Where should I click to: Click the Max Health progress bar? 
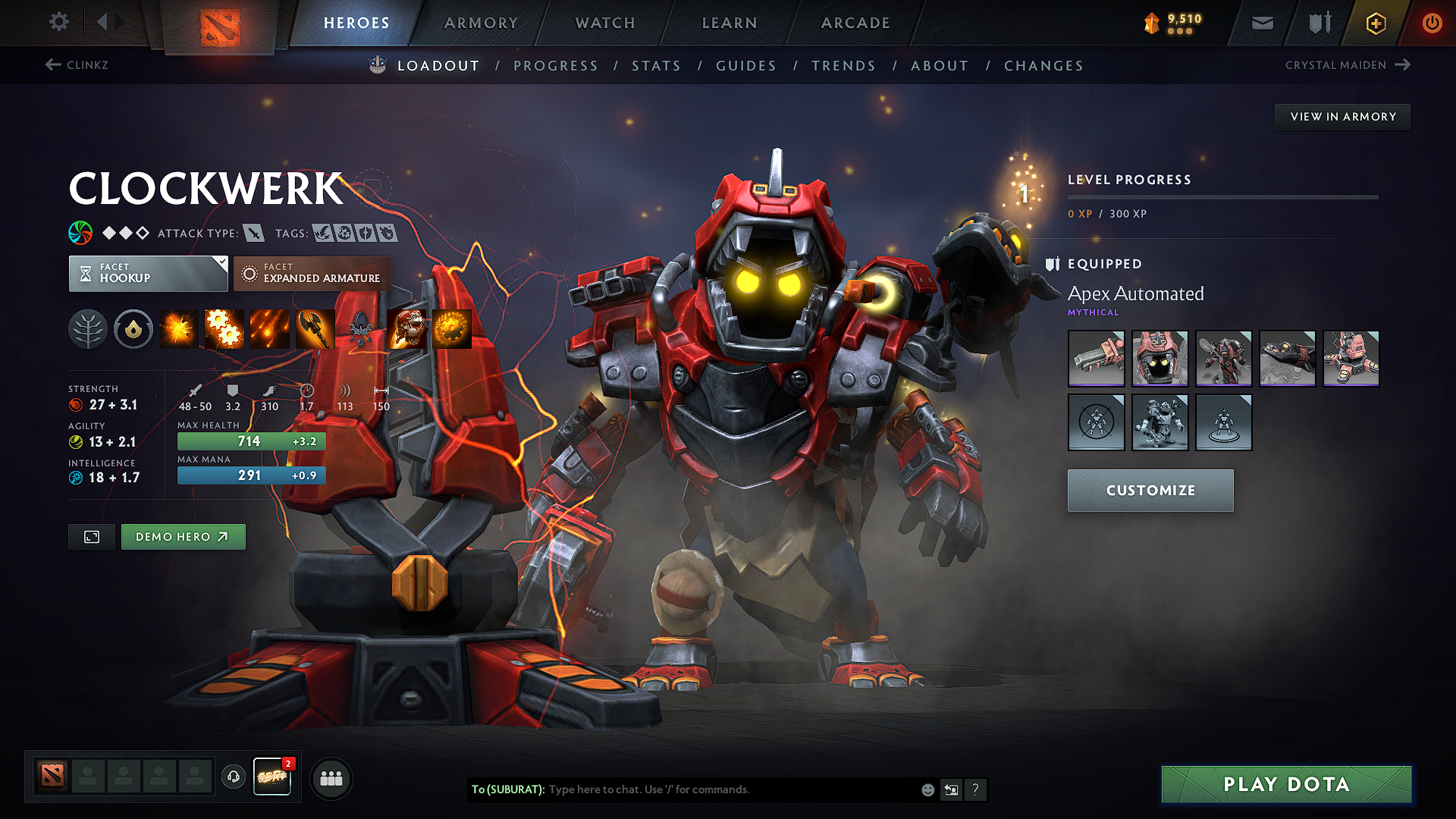[x=251, y=441]
